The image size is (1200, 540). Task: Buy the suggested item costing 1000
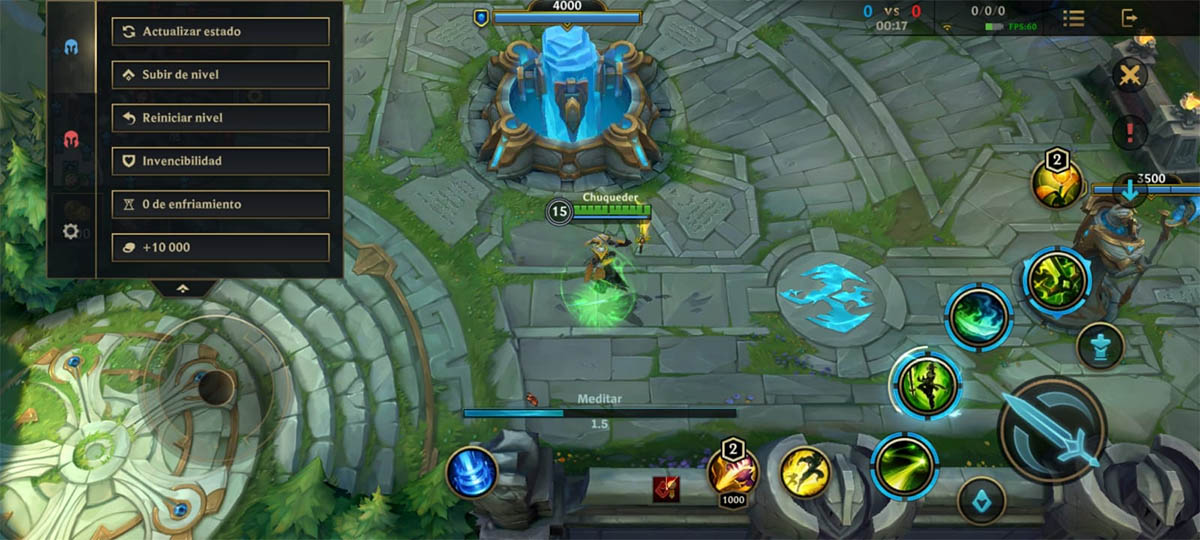(x=733, y=470)
